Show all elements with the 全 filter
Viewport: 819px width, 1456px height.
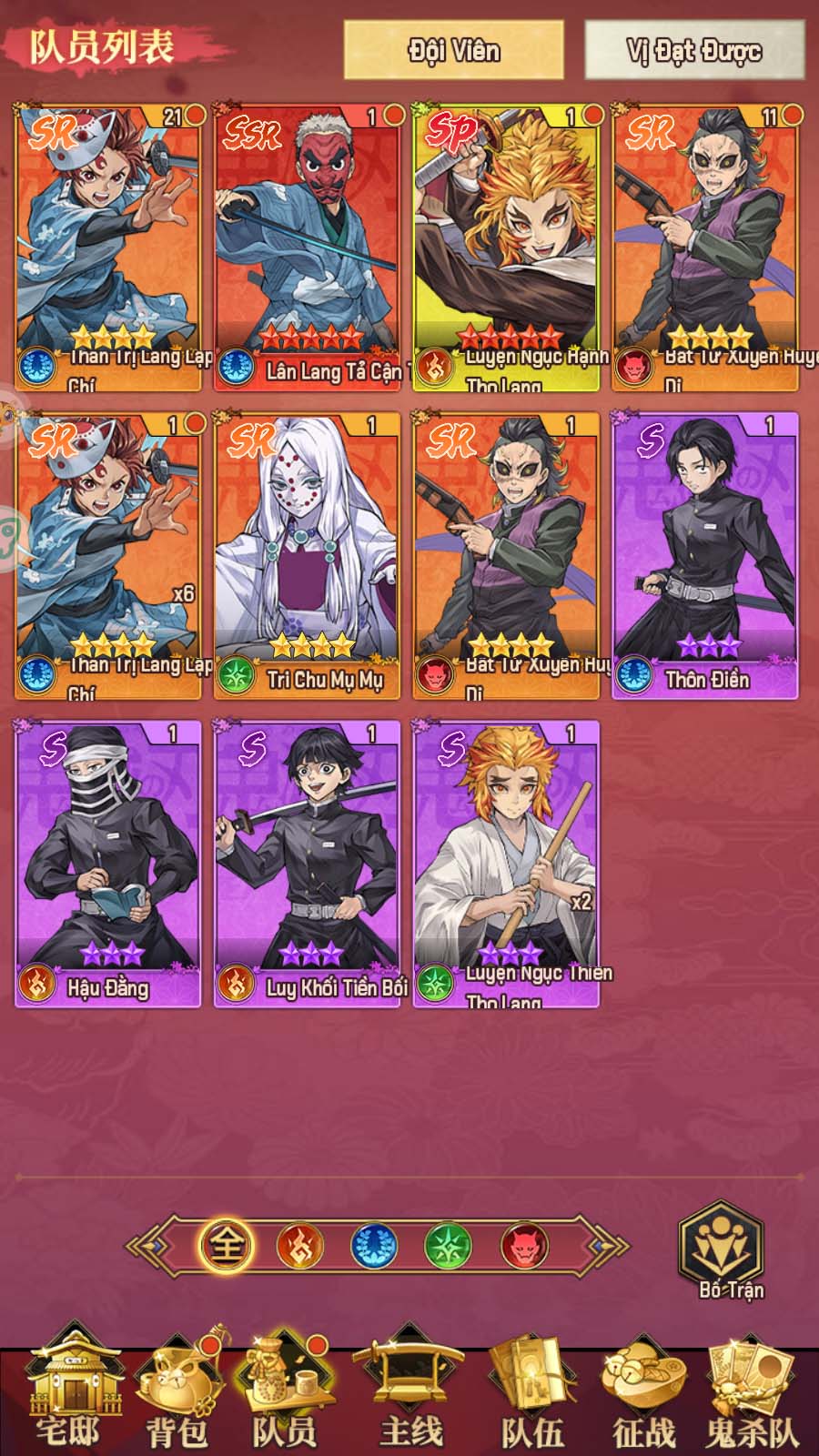pyautogui.click(x=225, y=1245)
